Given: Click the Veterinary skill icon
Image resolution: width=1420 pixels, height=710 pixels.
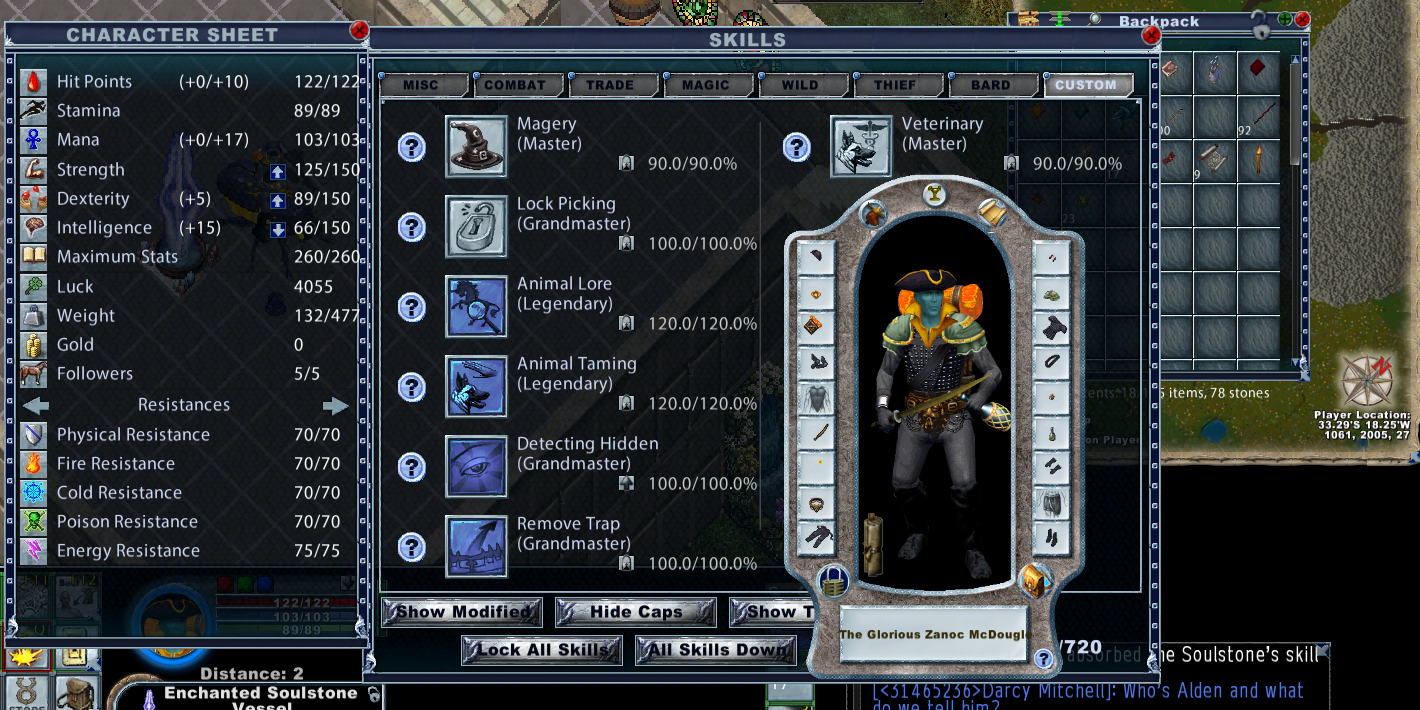Looking at the screenshot, I should (861, 147).
